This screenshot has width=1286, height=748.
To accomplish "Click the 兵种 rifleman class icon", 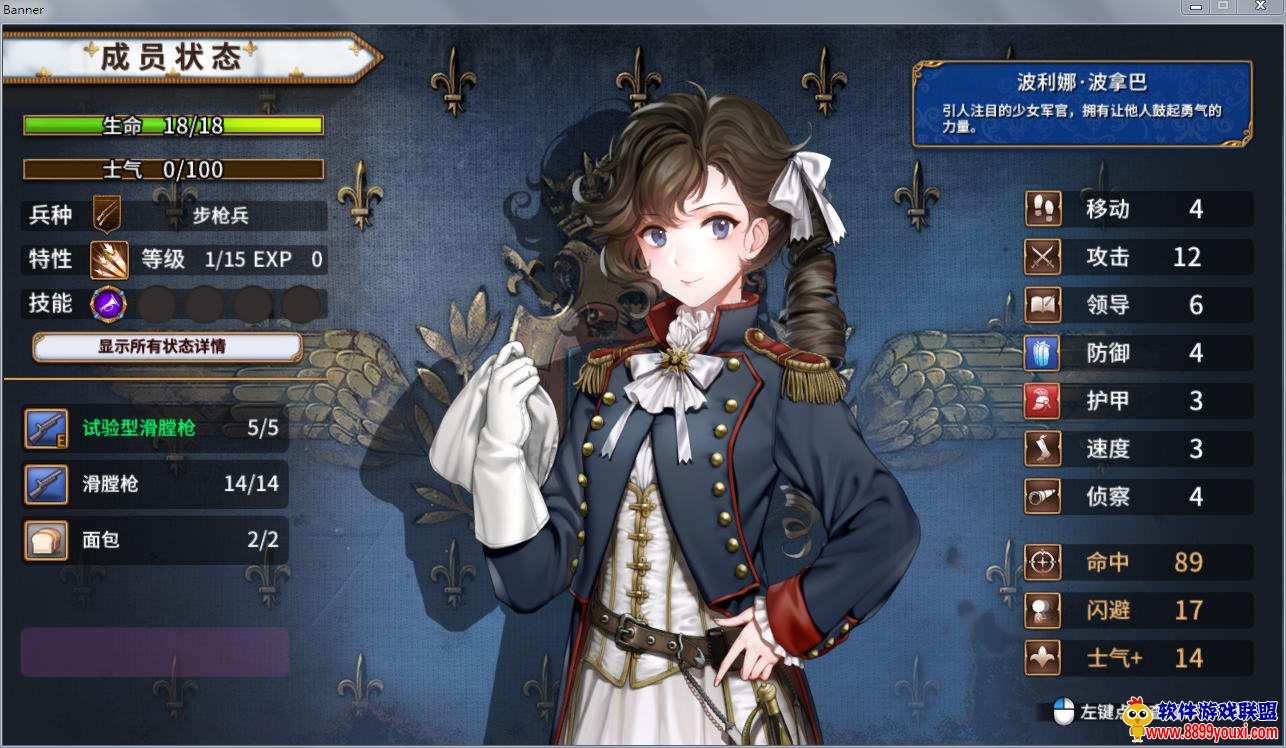I will [x=107, y=215].
